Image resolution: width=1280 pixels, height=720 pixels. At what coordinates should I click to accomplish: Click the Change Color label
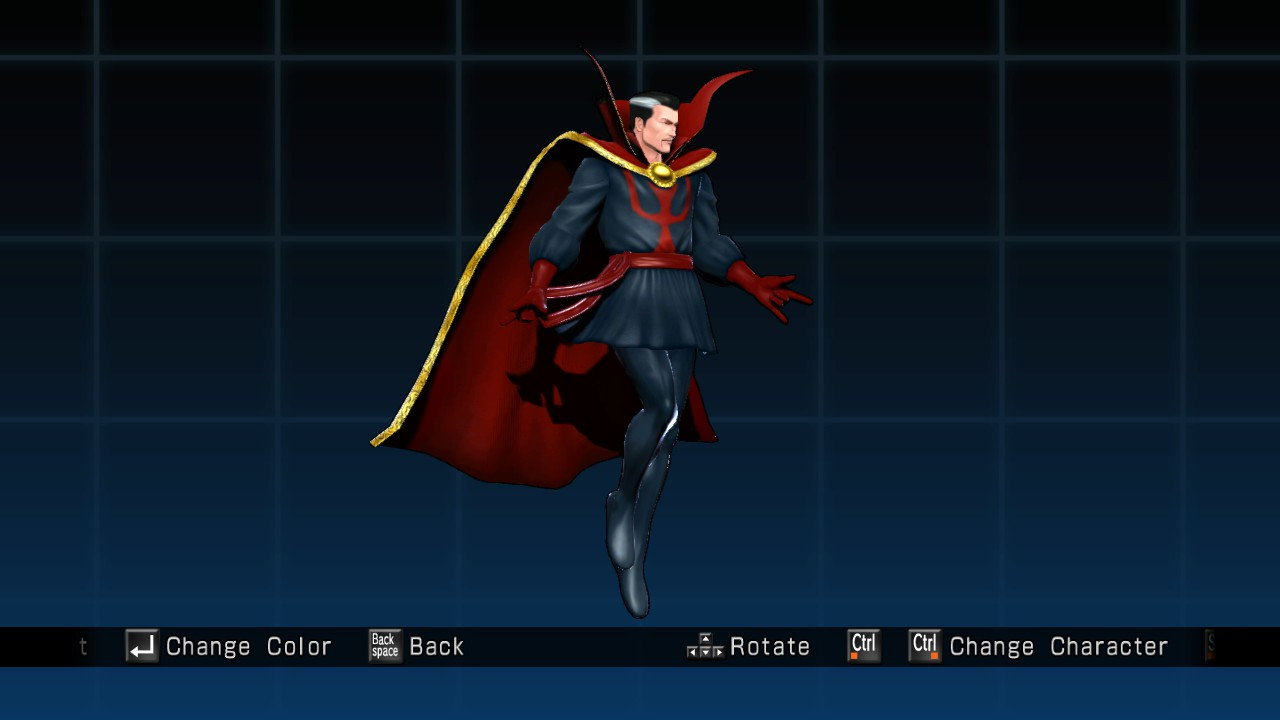[250, 647]
